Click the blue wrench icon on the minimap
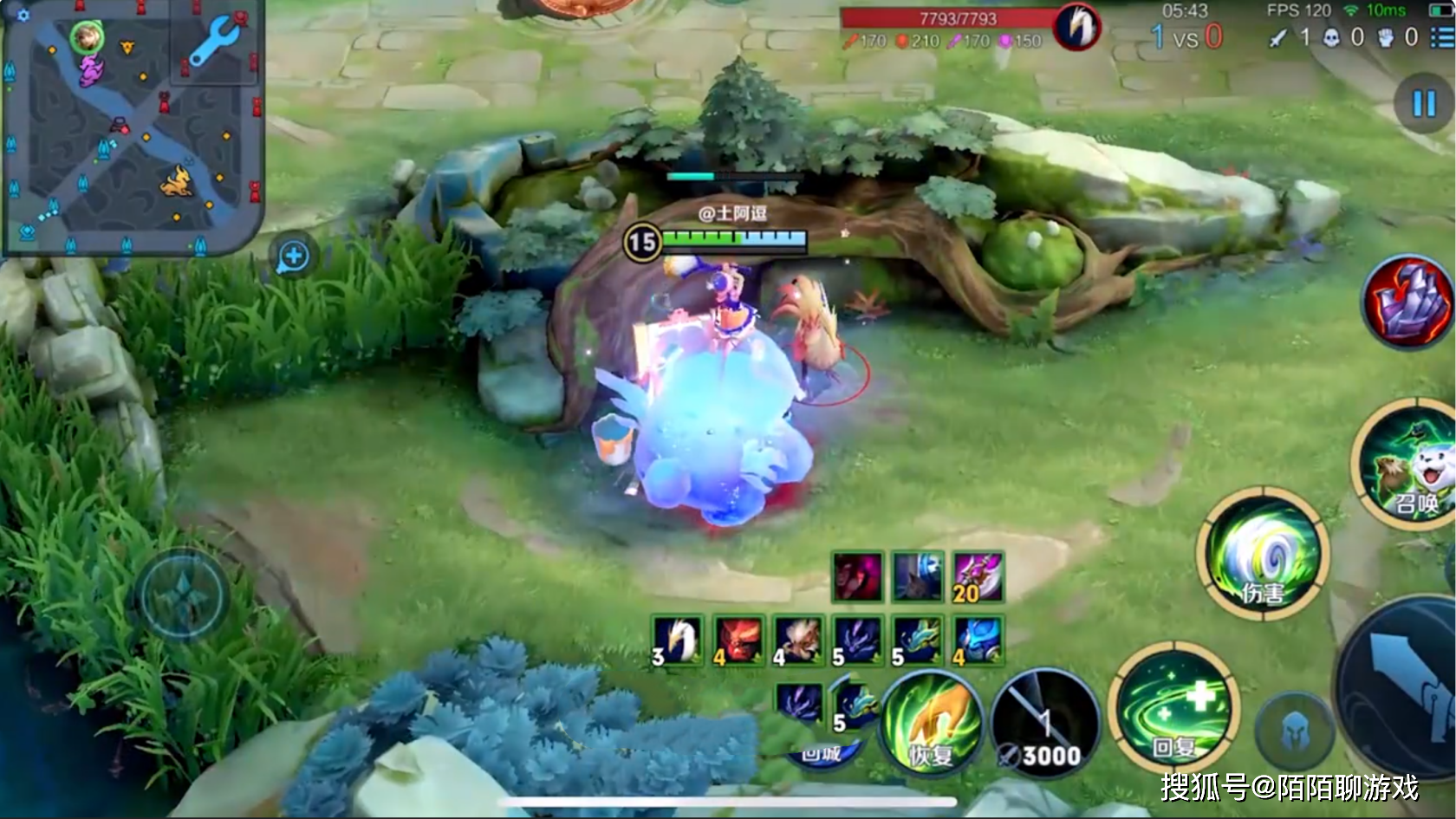Image resolution: width=1456 pixels, height=819 pixels. pyautogui.click(x=211, y=42)
